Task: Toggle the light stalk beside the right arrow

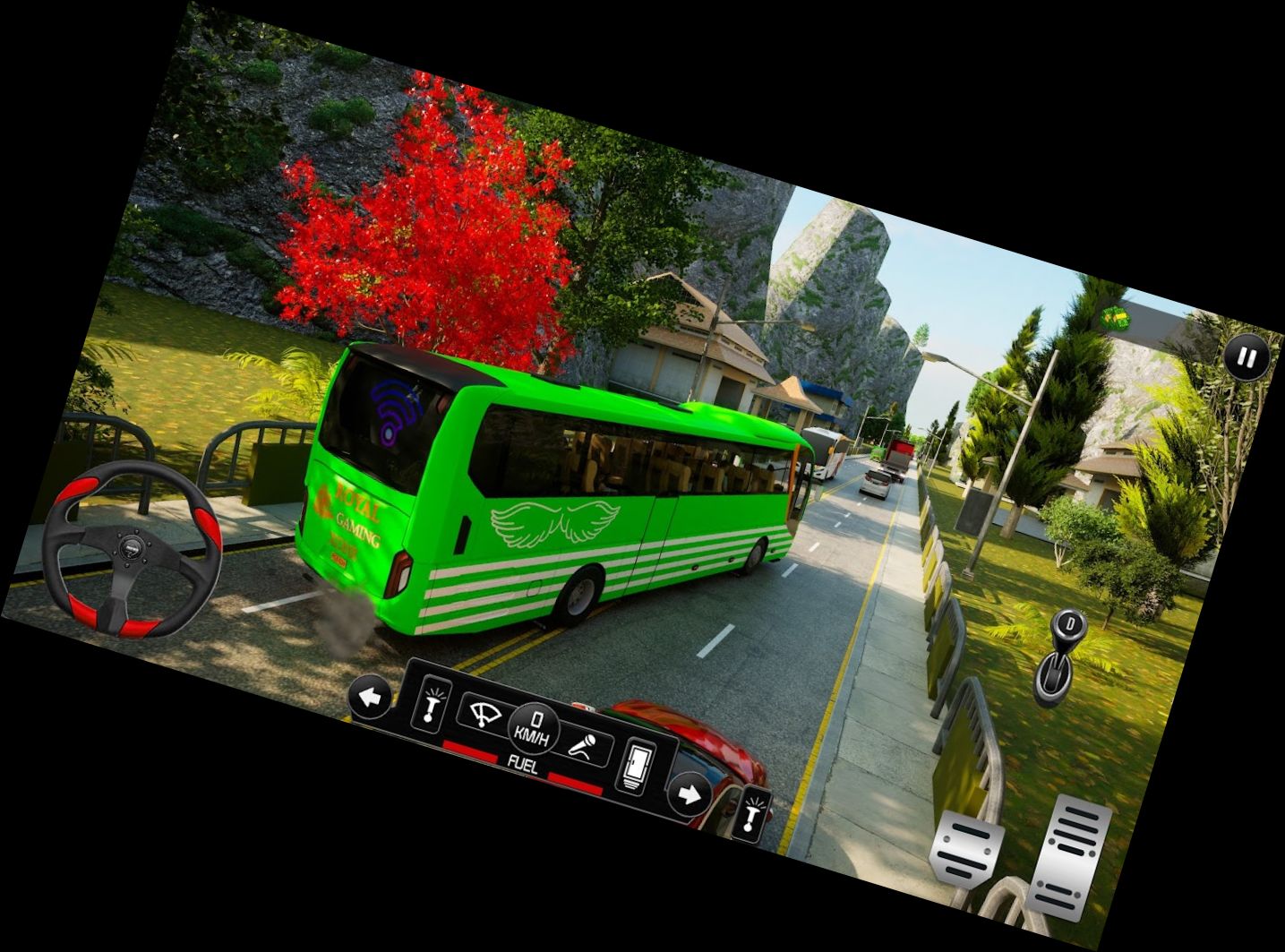Action: 751,813
